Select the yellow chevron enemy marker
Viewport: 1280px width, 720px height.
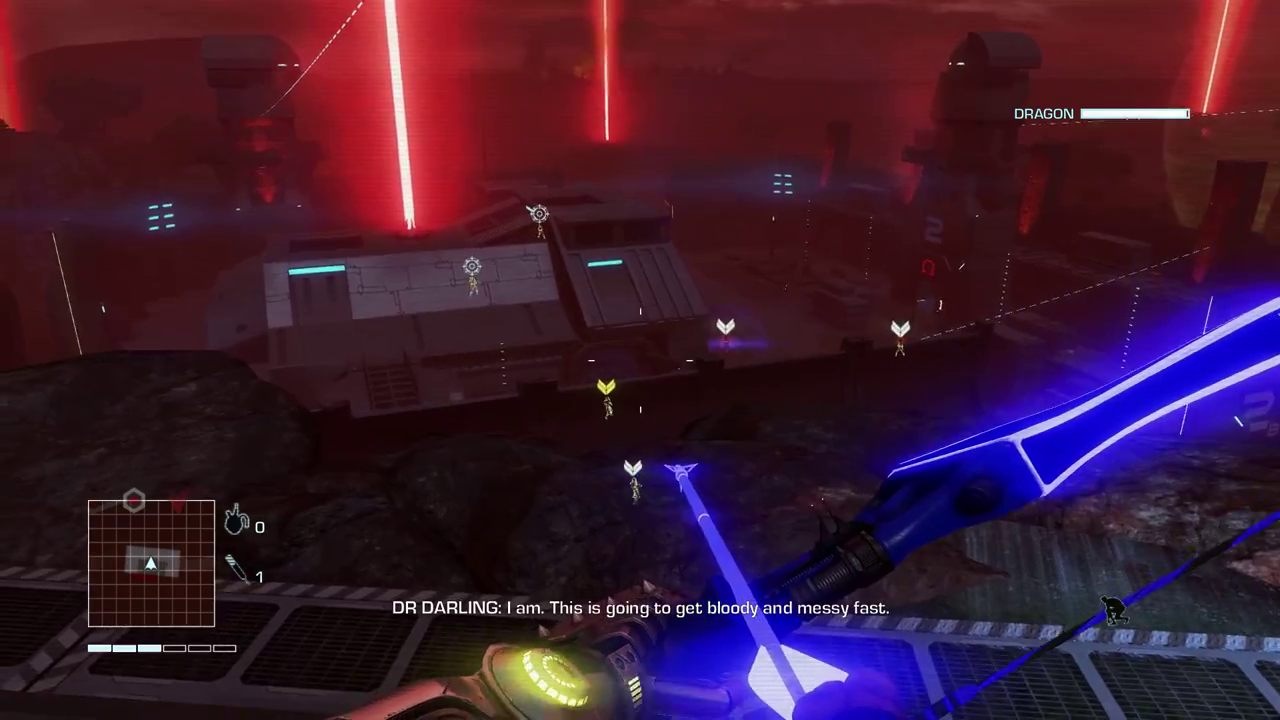(606, 387)
